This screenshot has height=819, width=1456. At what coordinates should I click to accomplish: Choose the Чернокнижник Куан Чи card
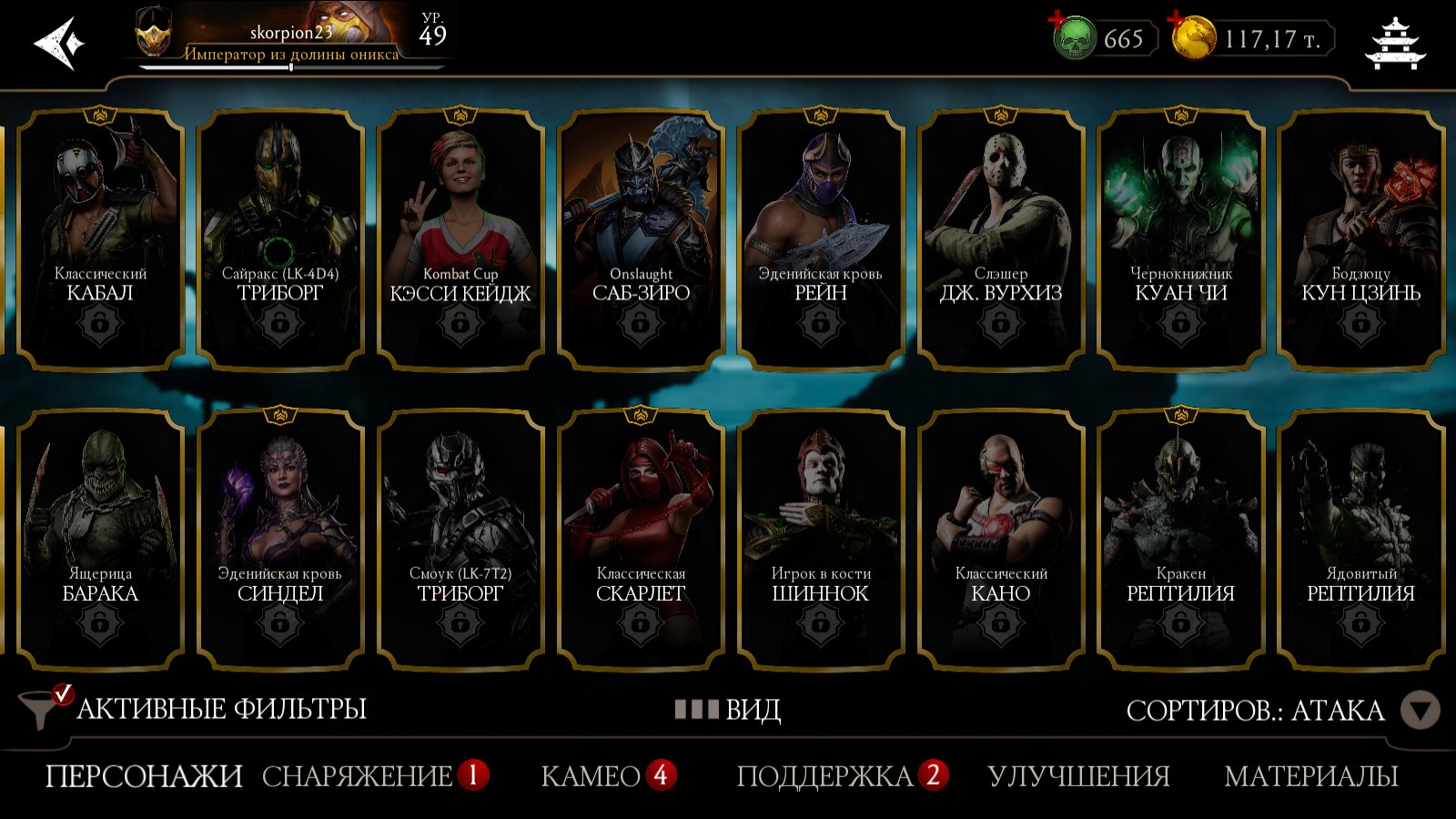click(1180, 238)
